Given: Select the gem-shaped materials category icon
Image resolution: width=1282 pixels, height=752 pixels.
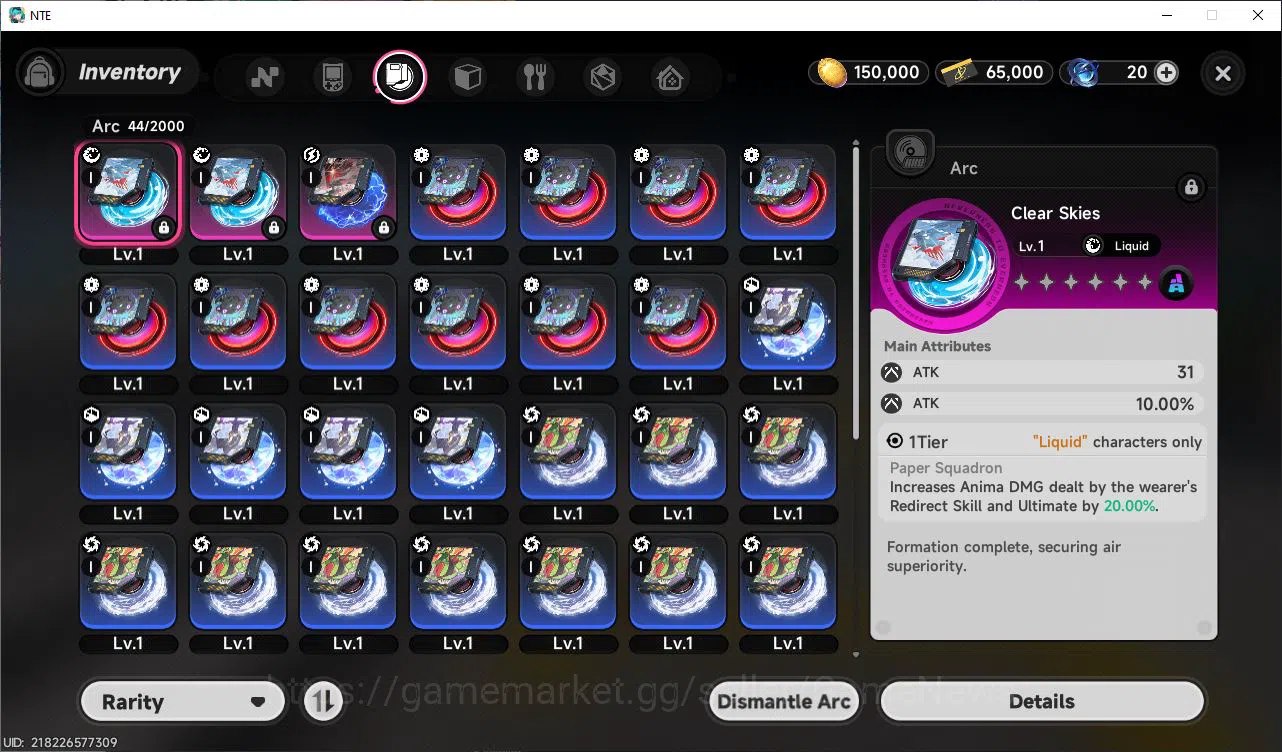Looking at the screenshot, I should pos(603,76).
